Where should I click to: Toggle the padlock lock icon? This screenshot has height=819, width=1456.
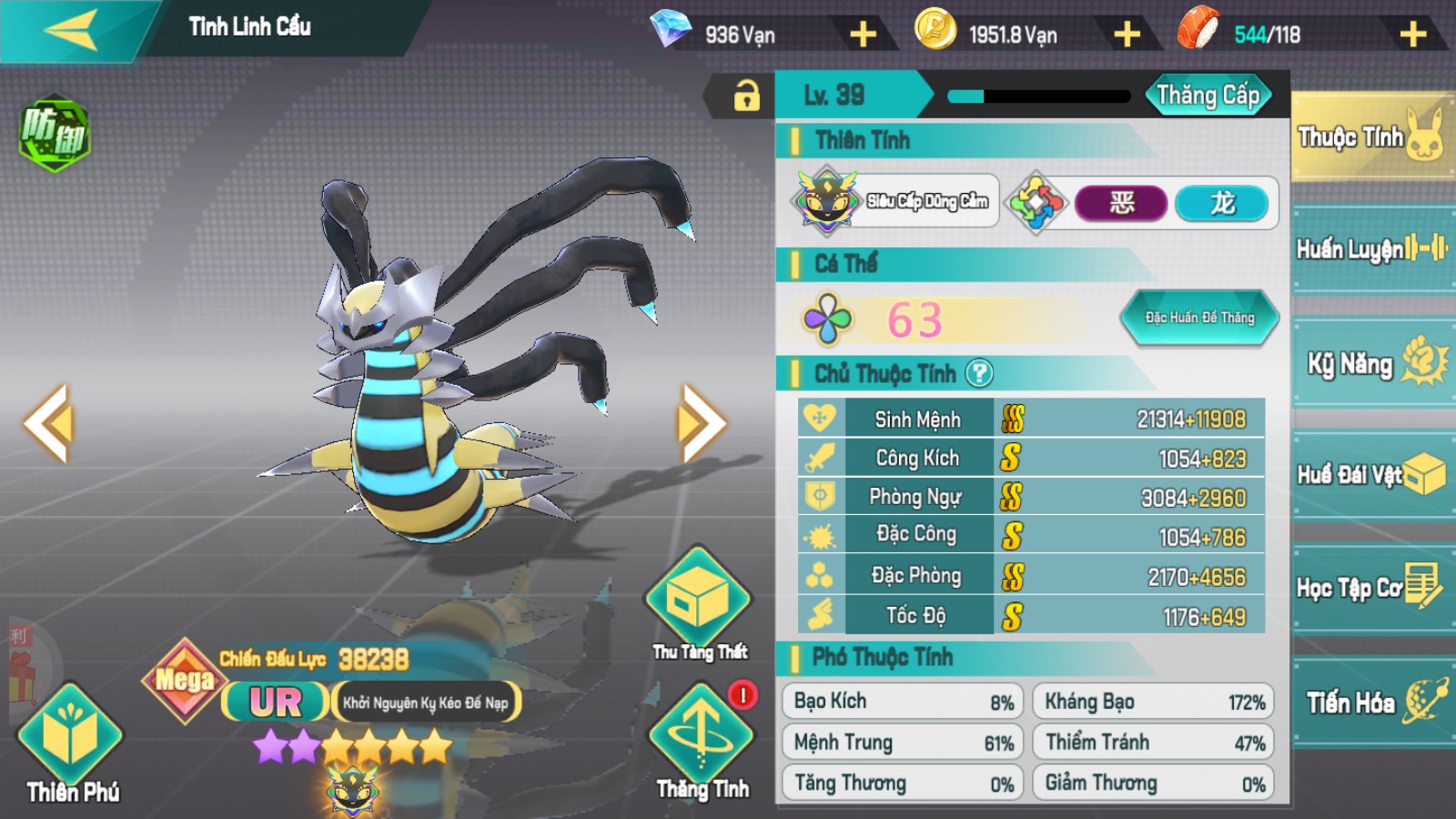click(x=746, y=96)
